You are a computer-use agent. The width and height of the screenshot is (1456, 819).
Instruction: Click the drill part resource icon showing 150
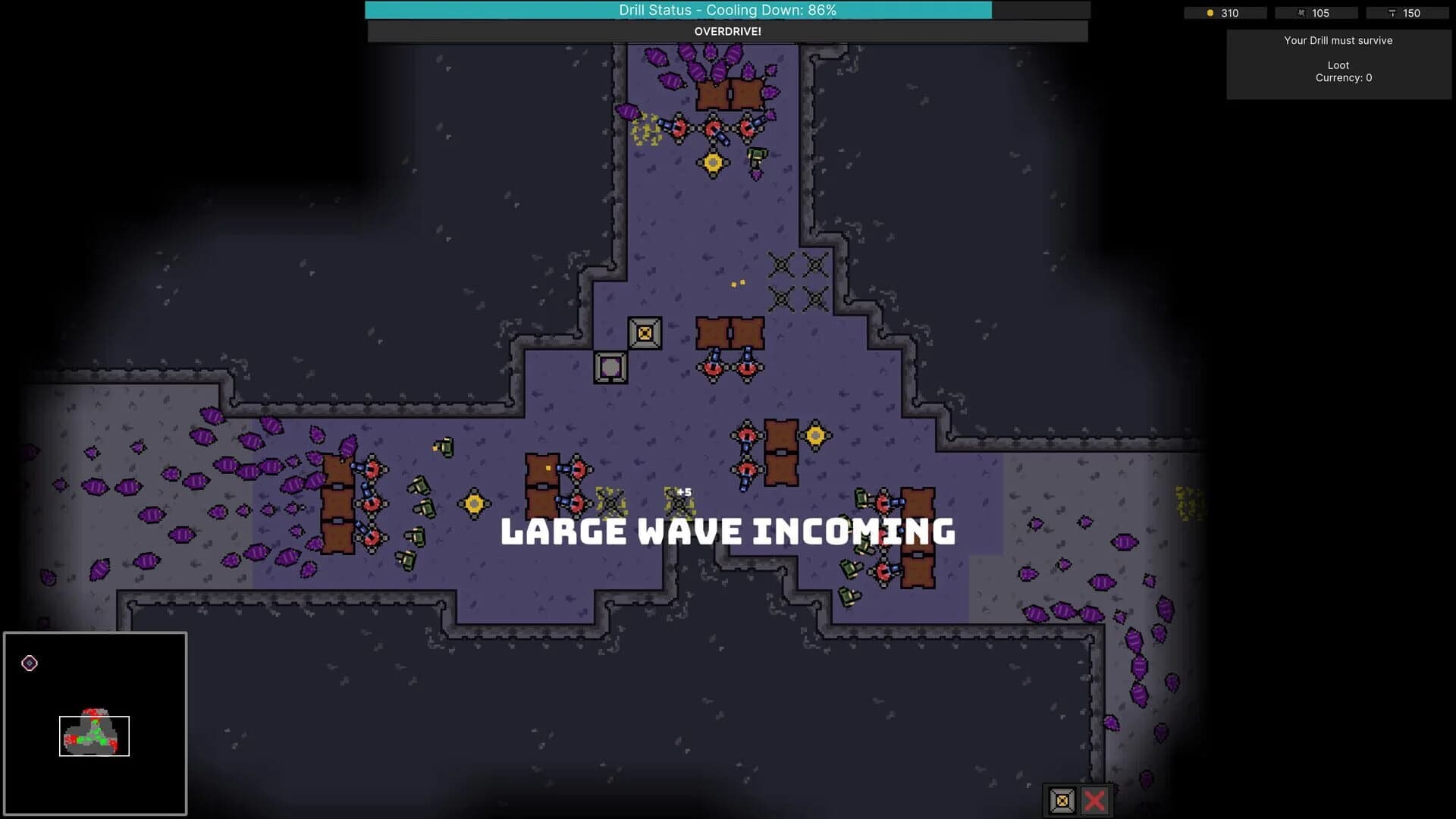tap(1392, 13)
